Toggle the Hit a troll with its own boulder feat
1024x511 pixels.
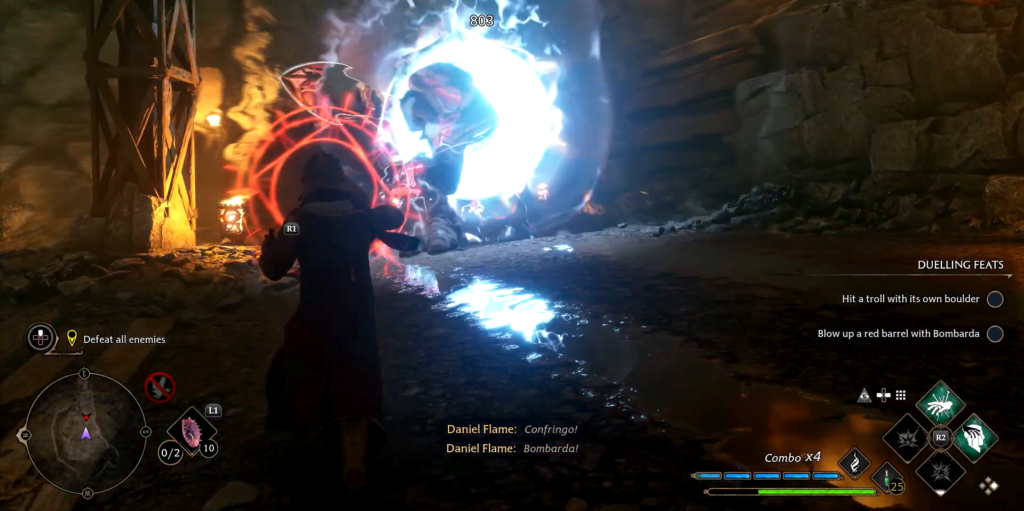pos(995,299)
